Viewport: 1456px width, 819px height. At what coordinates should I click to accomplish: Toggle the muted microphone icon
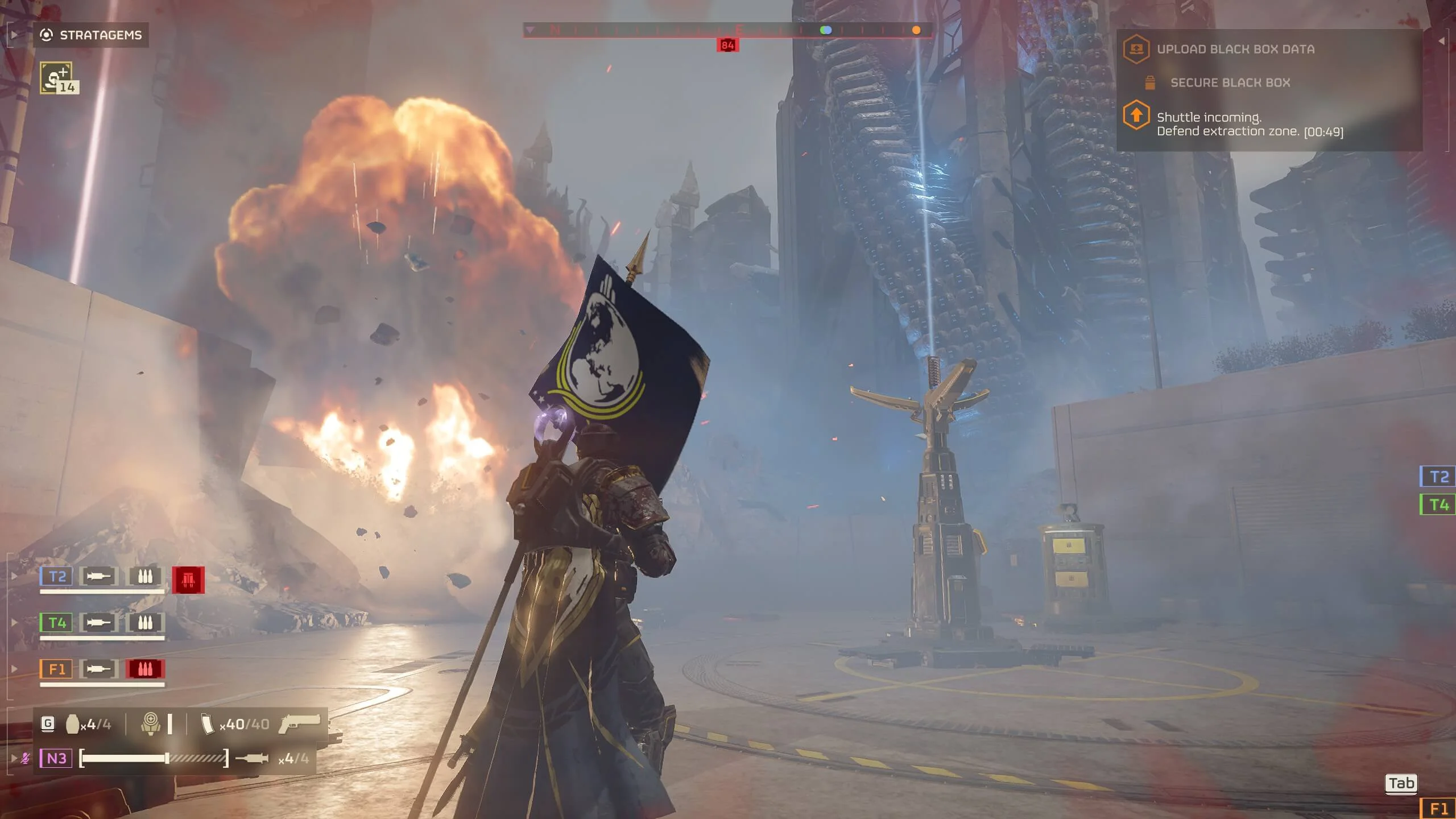tap(26, 758)
